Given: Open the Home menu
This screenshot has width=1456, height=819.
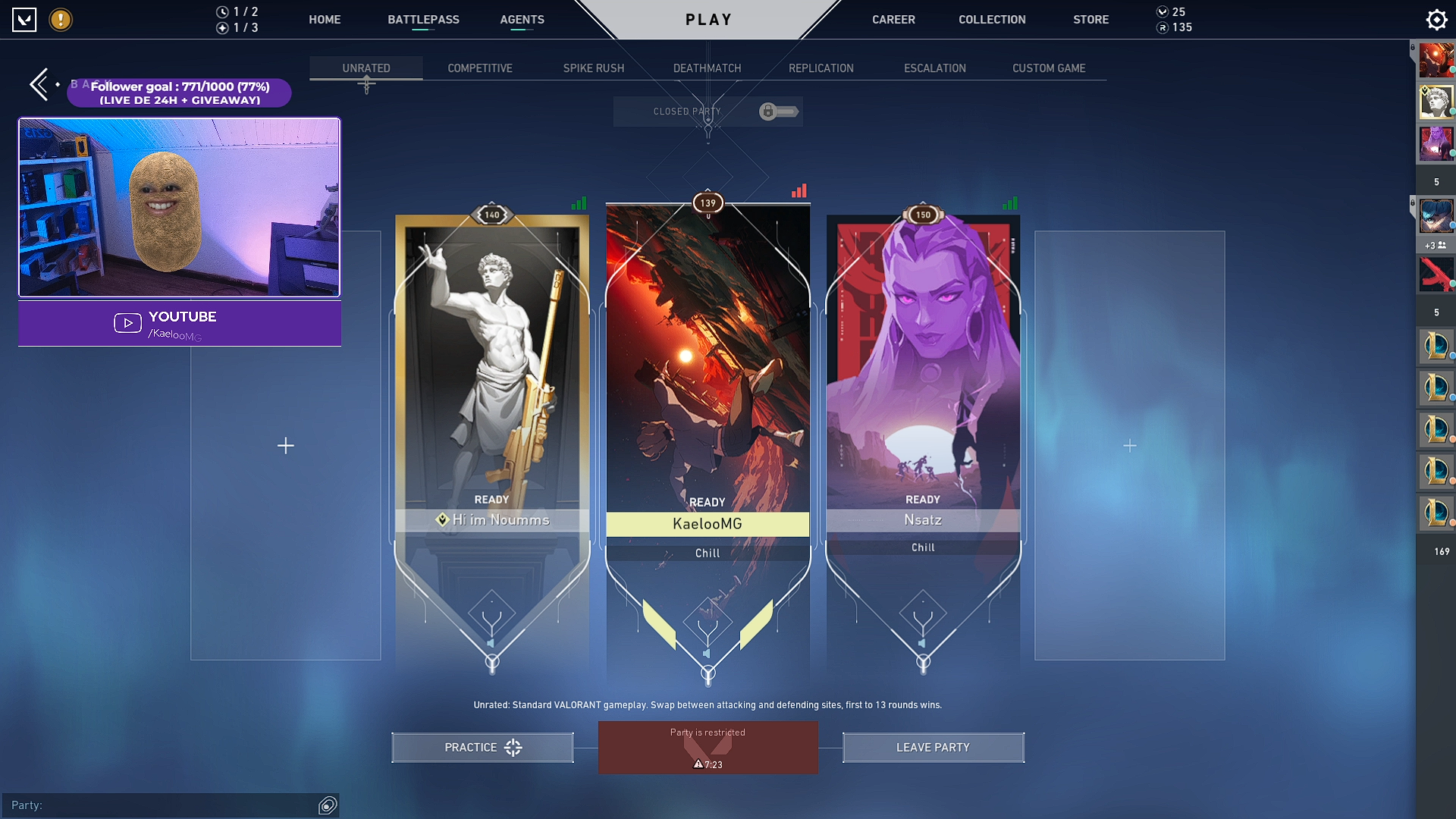Looking at the screenshot, I should (325, 20).
